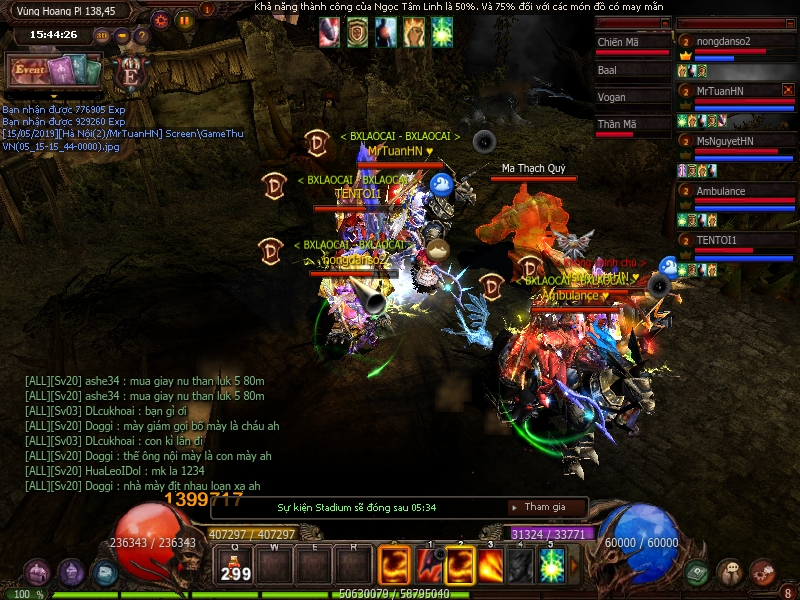Select party member TENTOI1
Image resolution: width=800 pixels, height=600 pixels.
717,240
